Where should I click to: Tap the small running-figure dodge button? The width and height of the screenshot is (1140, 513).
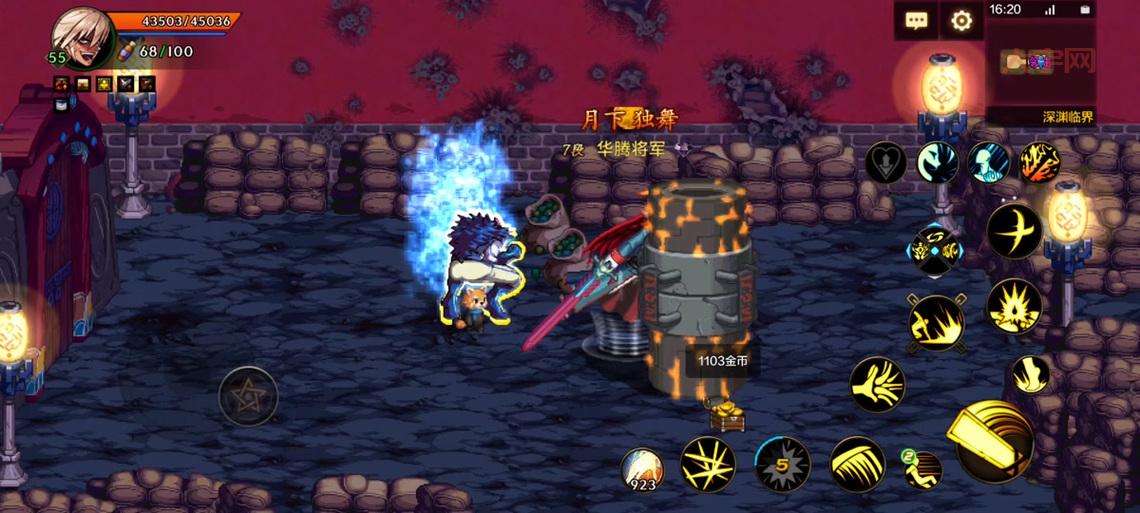(922, 468)
